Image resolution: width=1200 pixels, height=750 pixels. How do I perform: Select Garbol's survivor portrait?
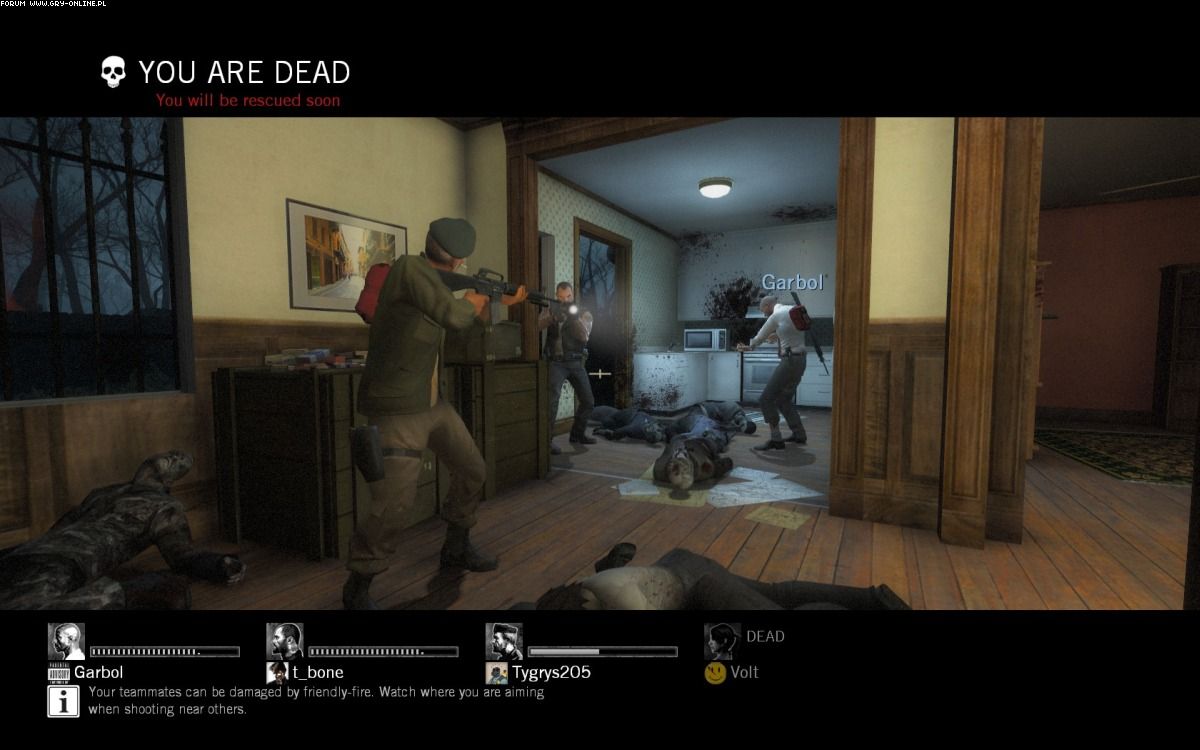click(x=66, y=641)
